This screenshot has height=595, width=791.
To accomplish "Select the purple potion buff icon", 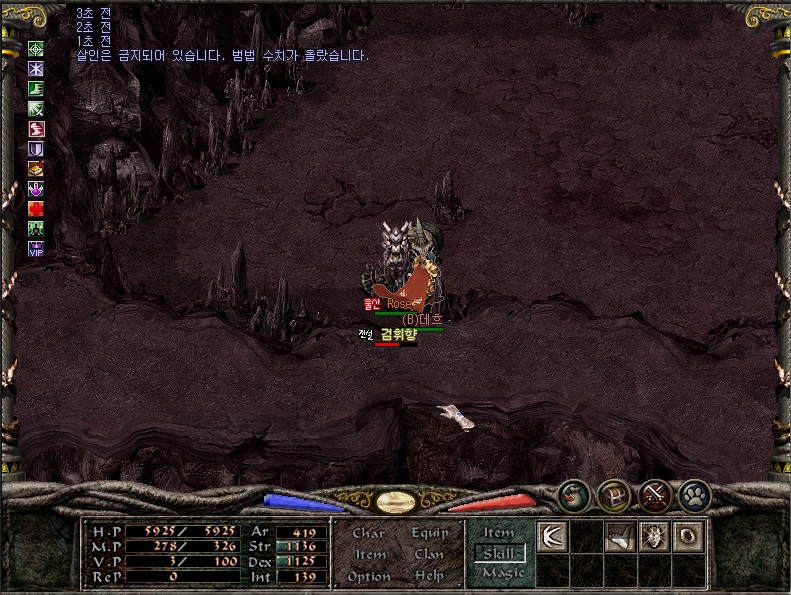I will point(36,188).
